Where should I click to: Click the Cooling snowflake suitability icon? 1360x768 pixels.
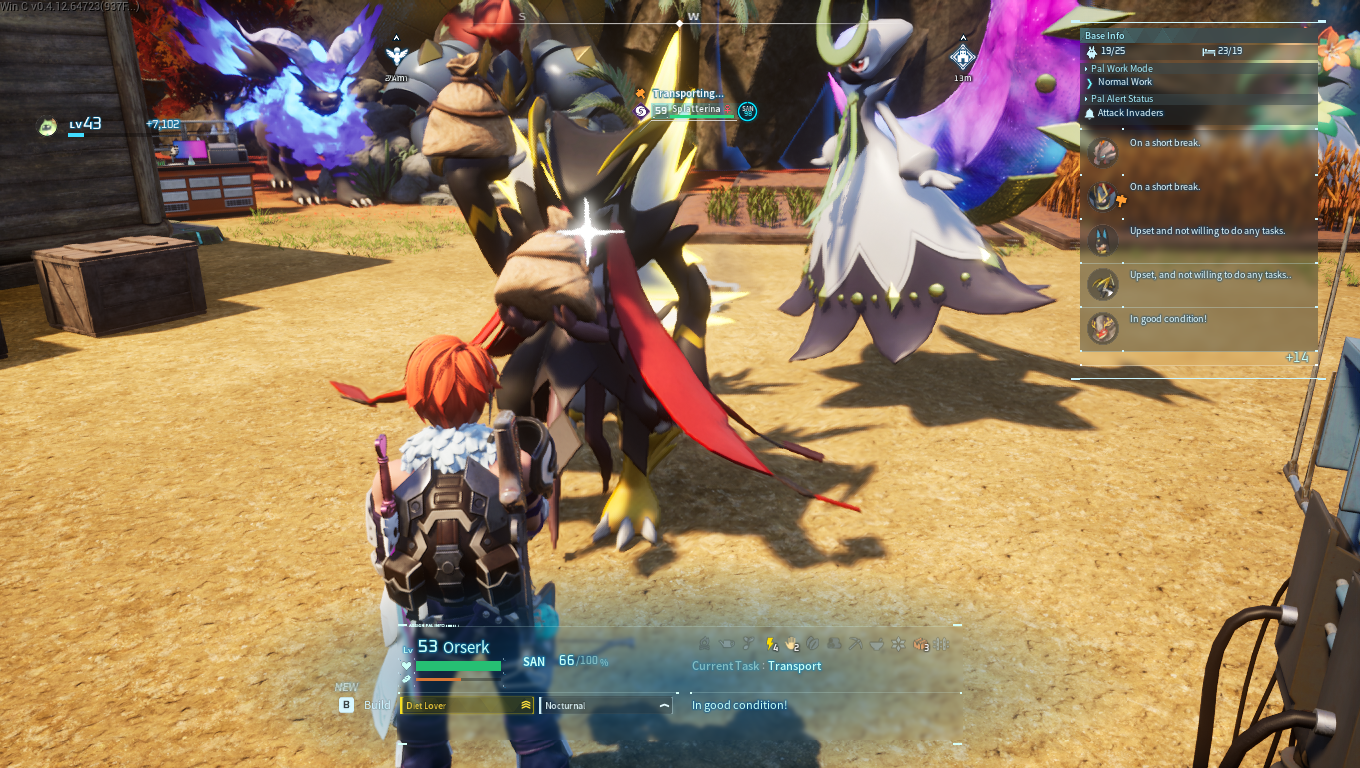click(898, 645)
